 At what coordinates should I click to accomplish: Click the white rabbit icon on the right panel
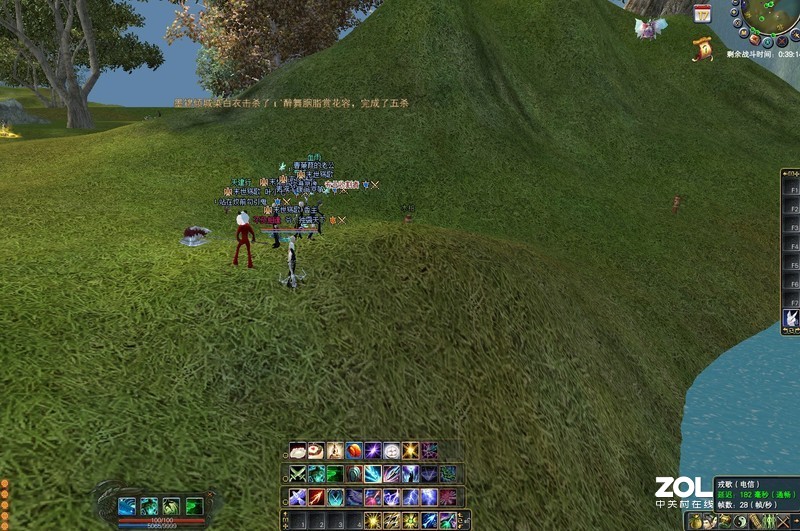pyautogui.click(x=791, y=319)
